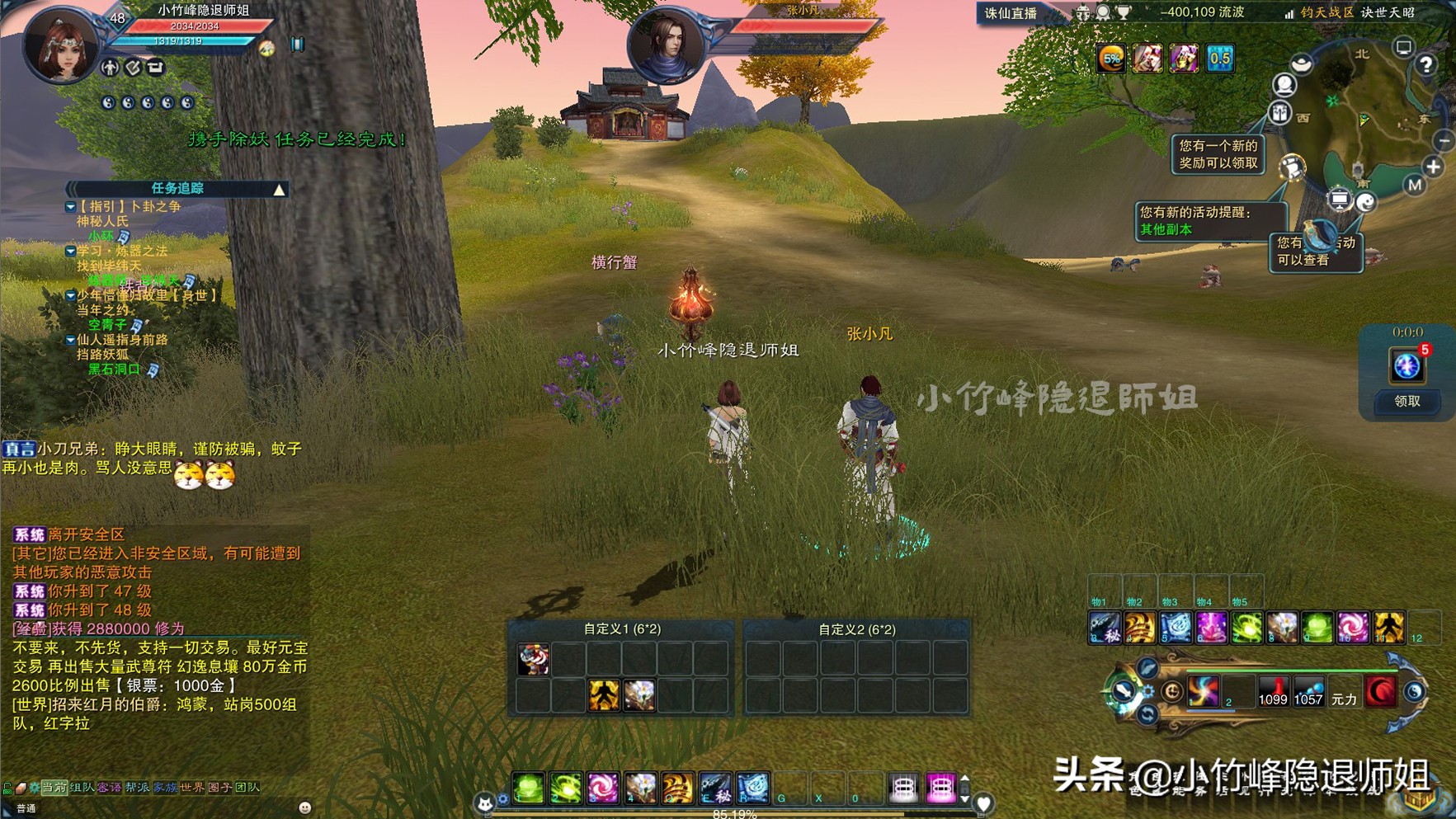Zoom in the minimap with plus button
Image resolution: width=1456 pixels, height=819 pixels.
click(1434, 167)
